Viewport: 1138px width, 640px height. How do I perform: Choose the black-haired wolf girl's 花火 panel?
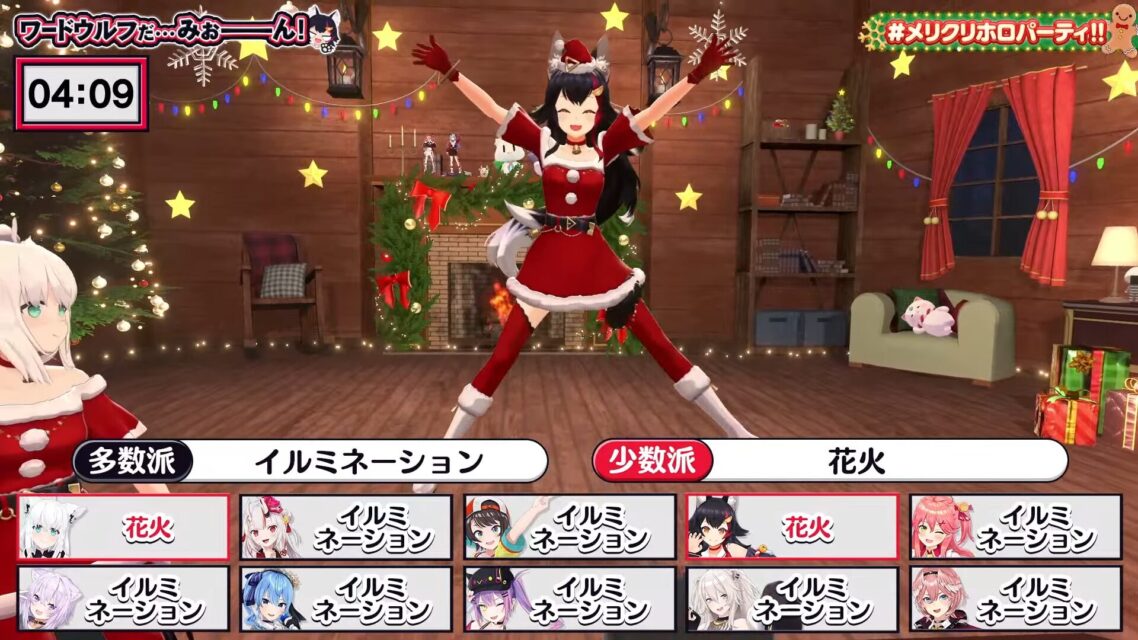pos(792,527)
